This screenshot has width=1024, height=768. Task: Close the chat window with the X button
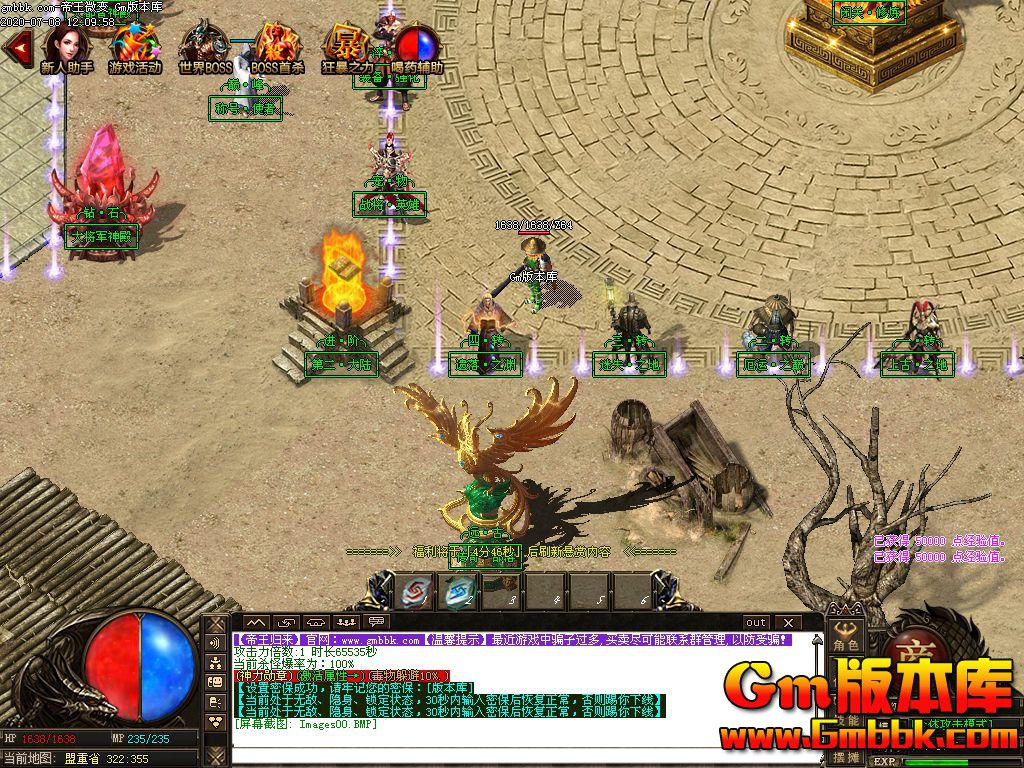click(788, 623)
